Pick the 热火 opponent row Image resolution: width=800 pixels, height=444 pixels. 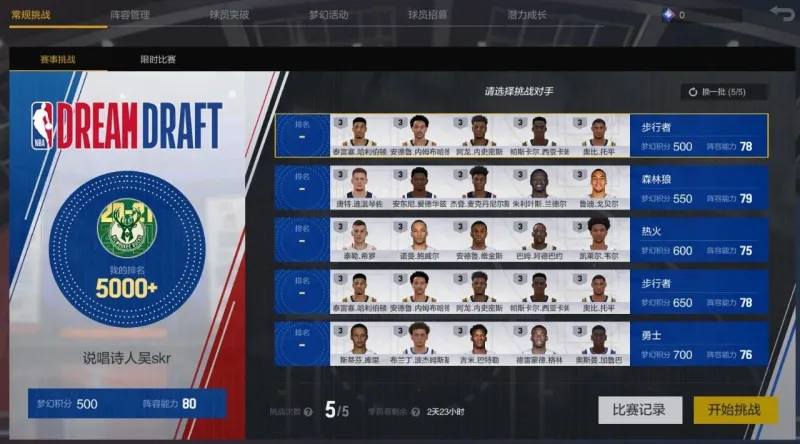click(x=520, y=239)
